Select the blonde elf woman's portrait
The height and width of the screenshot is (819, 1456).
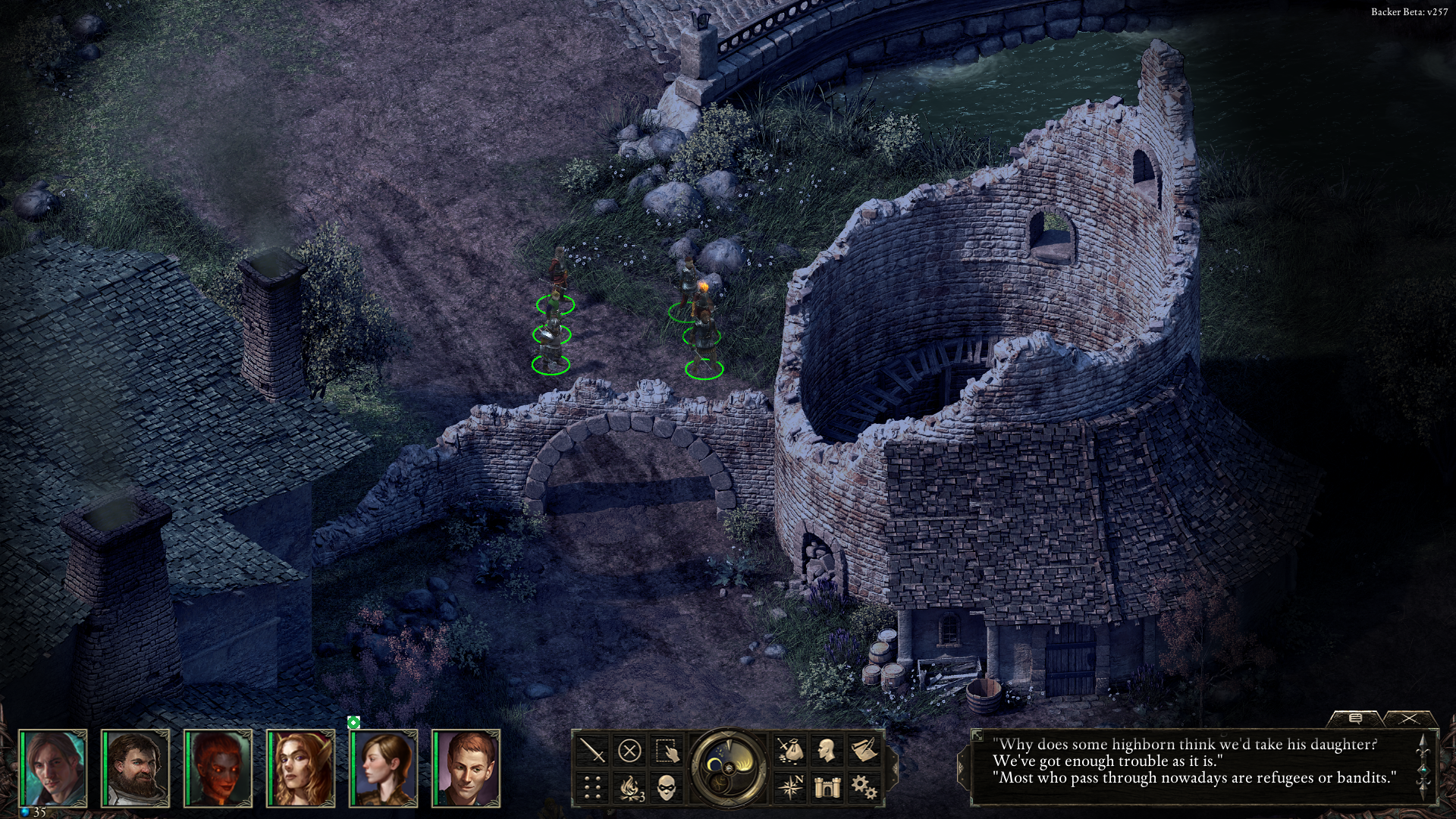(301, 768)
